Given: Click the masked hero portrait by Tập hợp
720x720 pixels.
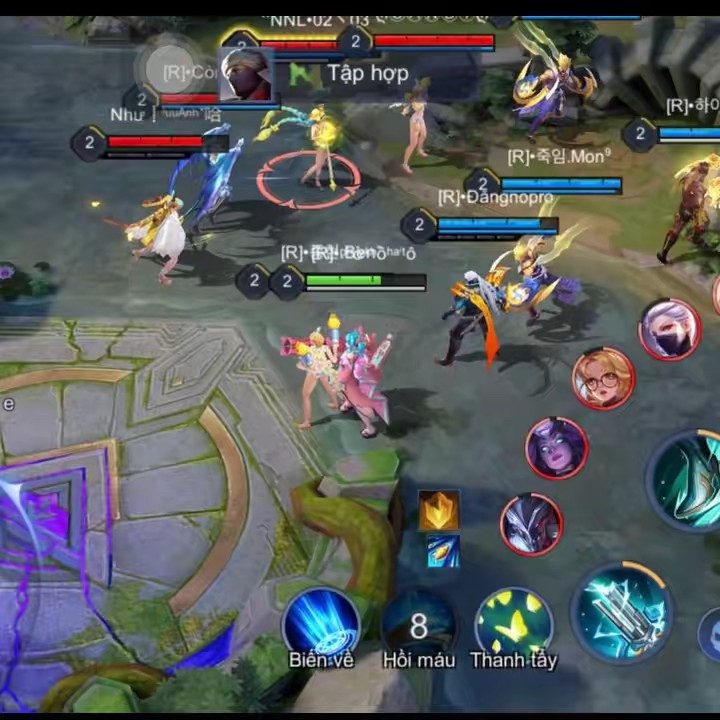Looking at the screenshot, I should click(246, 74).
